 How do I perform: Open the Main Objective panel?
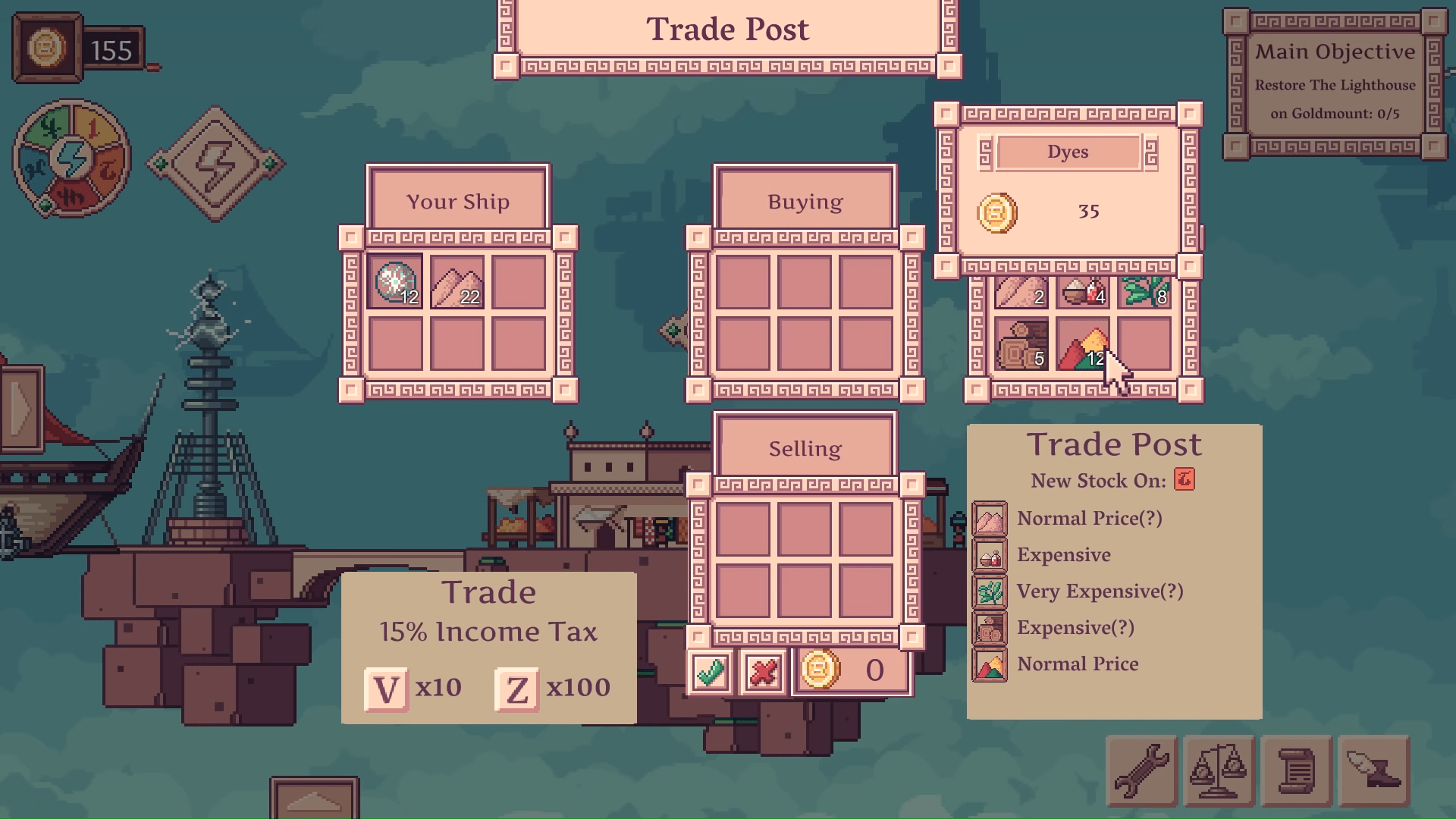[1335, 83]
